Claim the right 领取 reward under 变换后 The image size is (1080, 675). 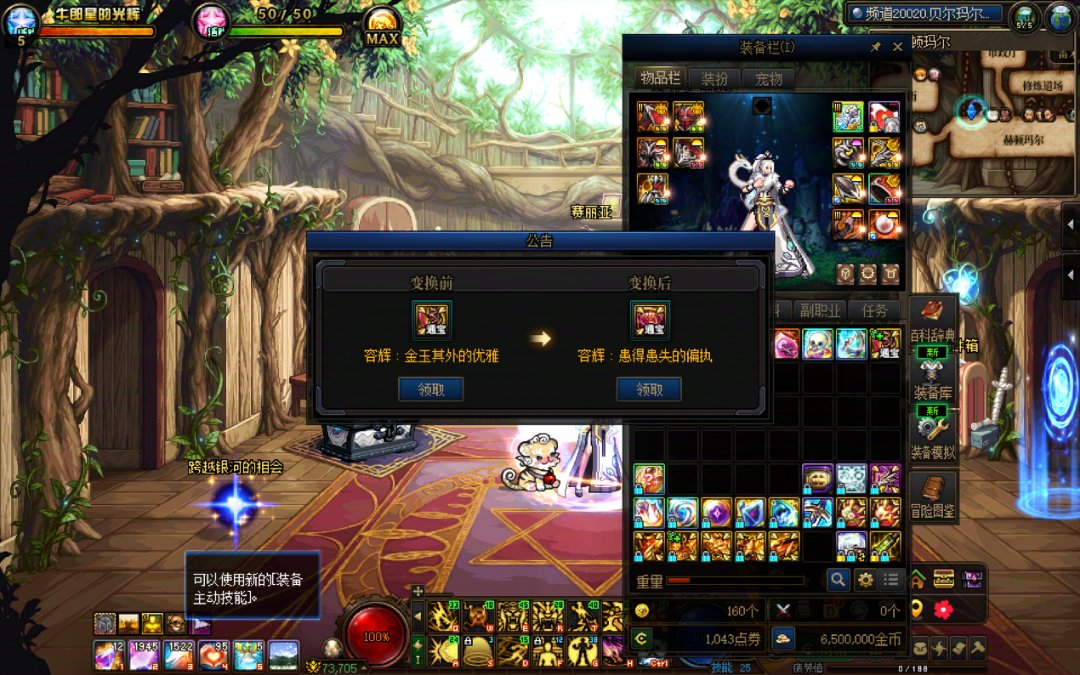[x=649, y=389]
